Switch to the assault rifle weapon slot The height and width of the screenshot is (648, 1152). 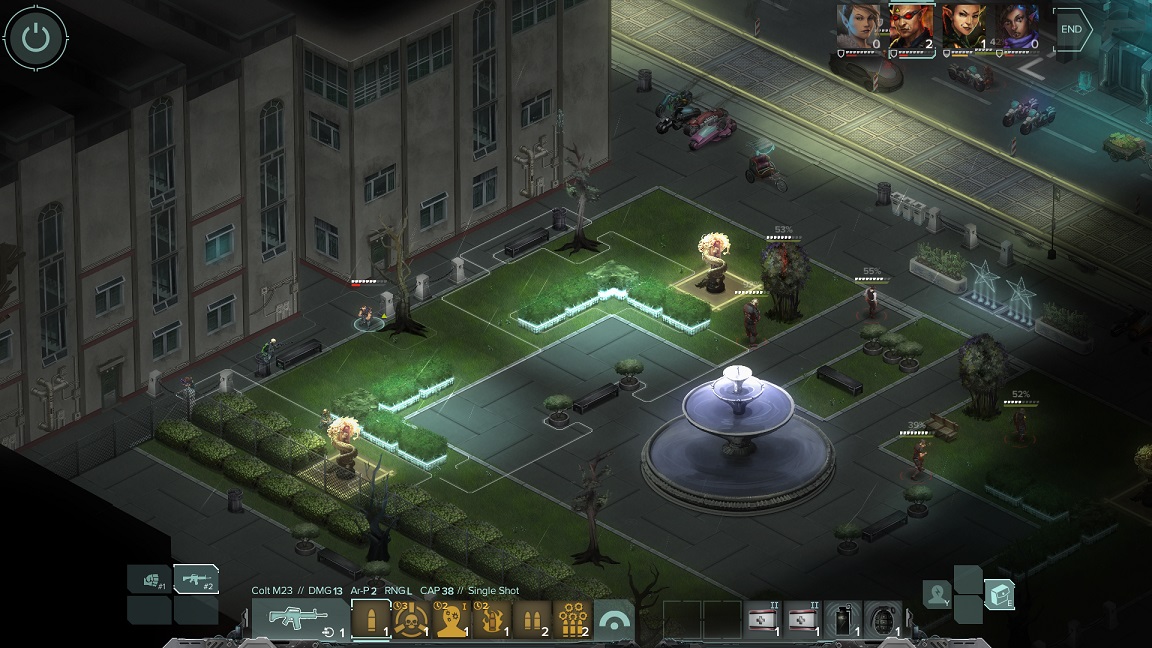click(196, 580)
